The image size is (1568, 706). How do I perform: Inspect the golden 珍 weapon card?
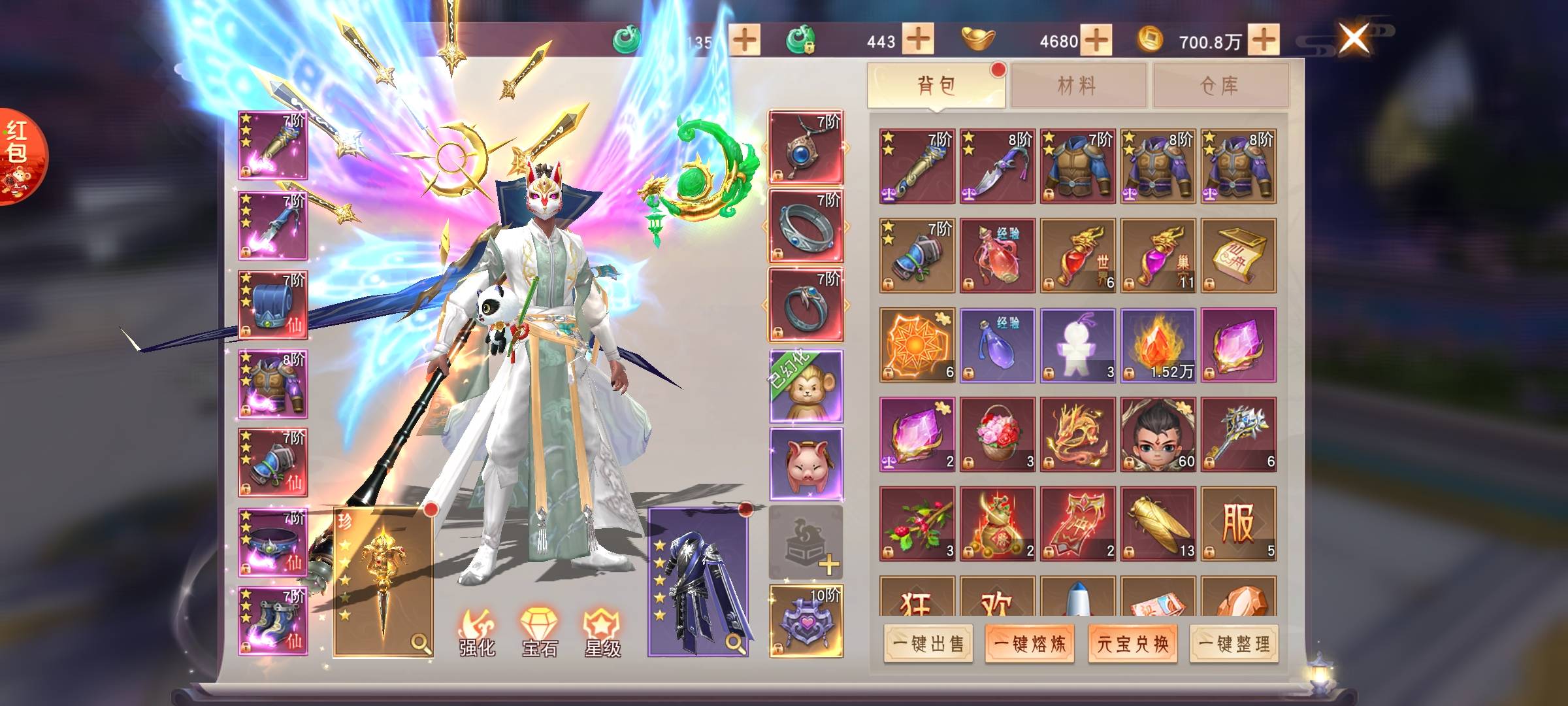click(383, 582)
